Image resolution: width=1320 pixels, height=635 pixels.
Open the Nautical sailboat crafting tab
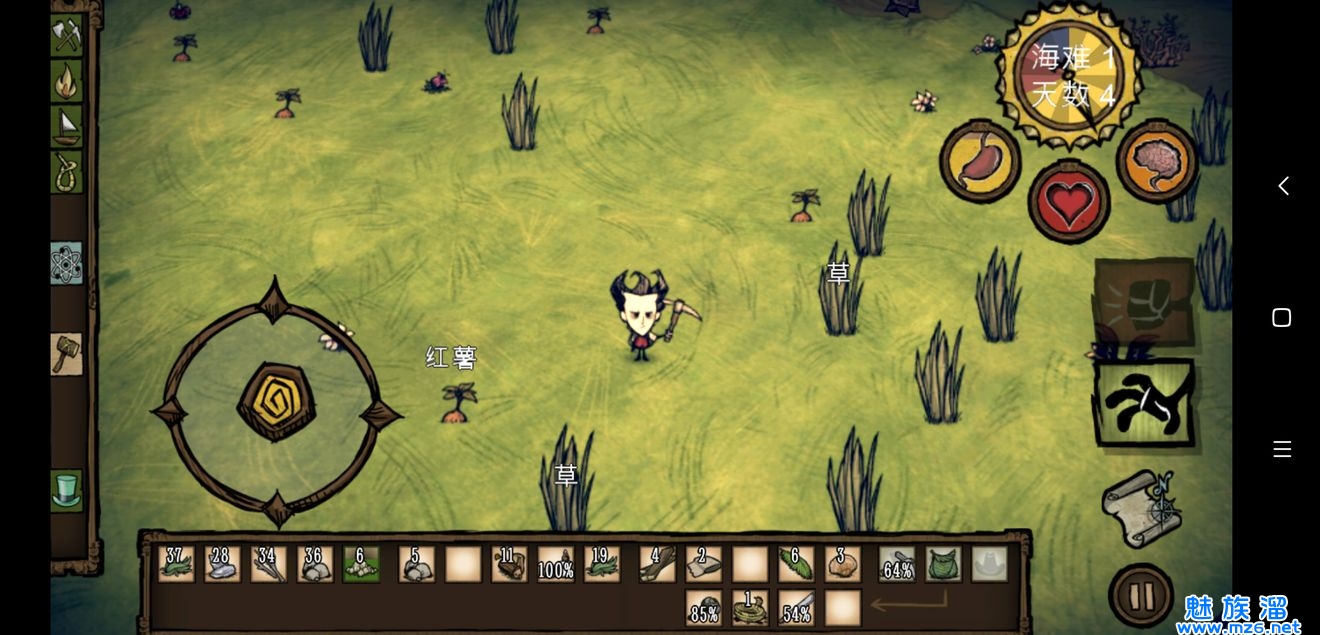pos(67,126)
